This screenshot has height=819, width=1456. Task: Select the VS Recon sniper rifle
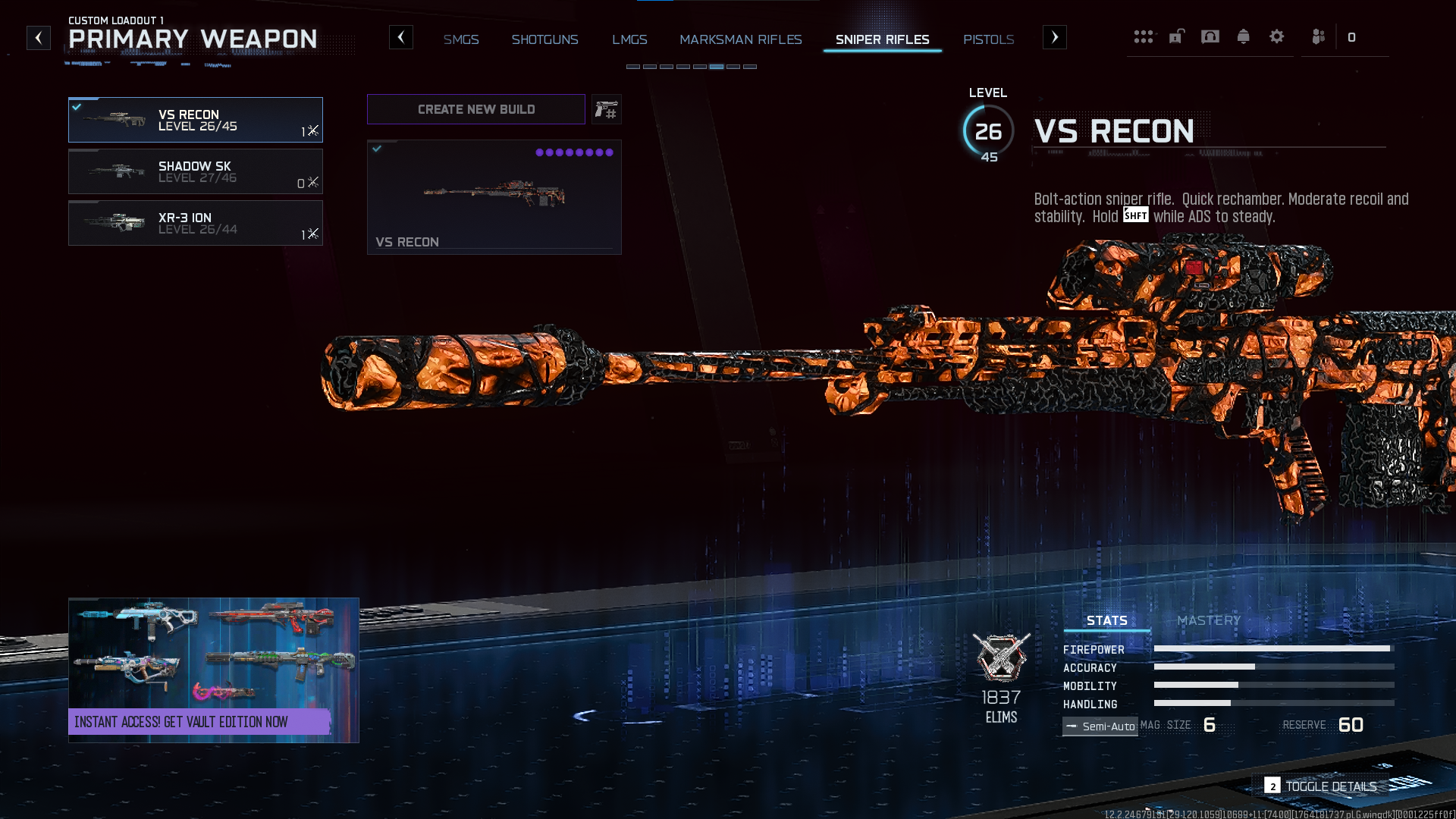click(x=195, y=120)
